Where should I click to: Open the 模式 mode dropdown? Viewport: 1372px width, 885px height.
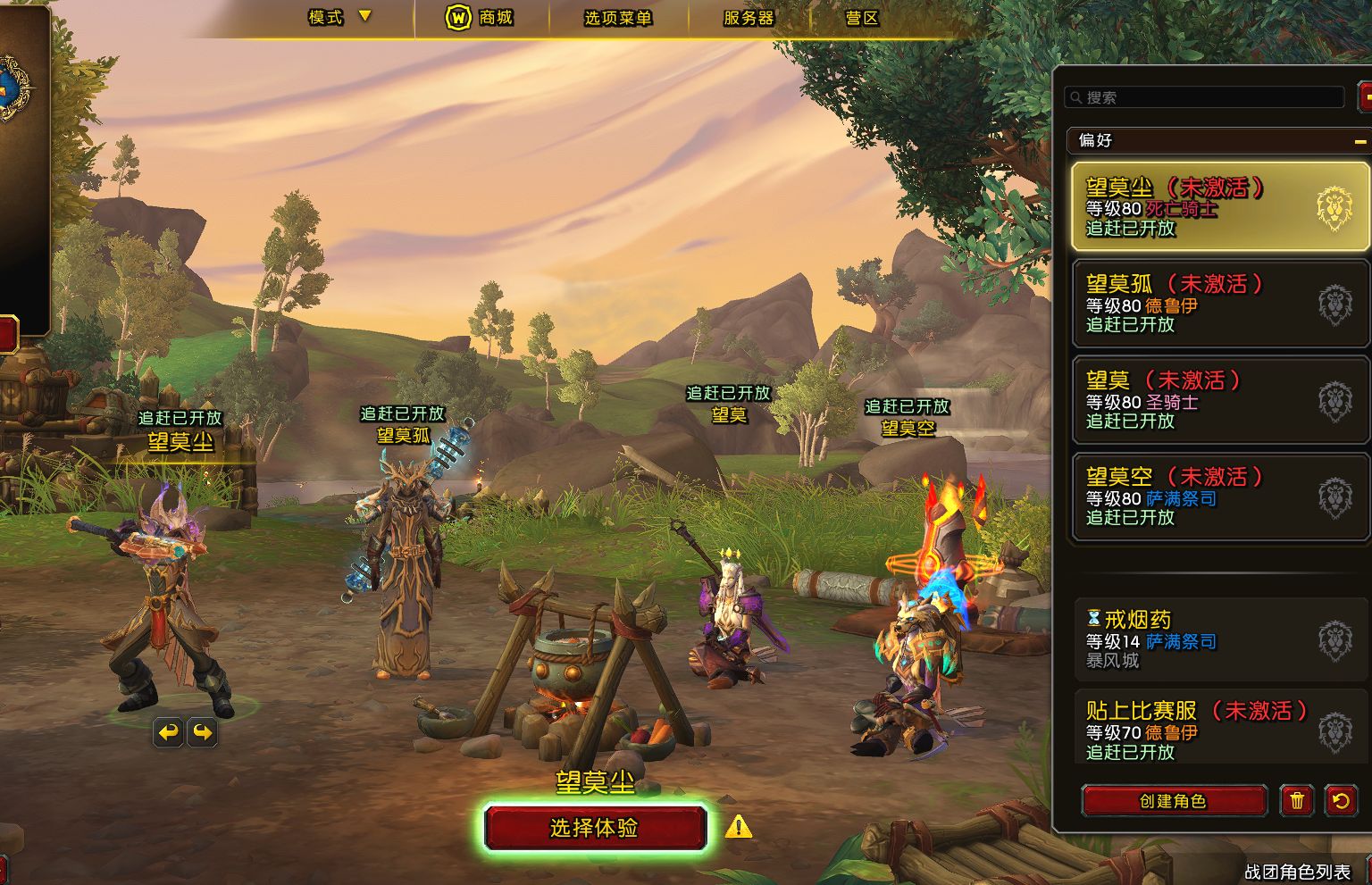tap(339, 17)
